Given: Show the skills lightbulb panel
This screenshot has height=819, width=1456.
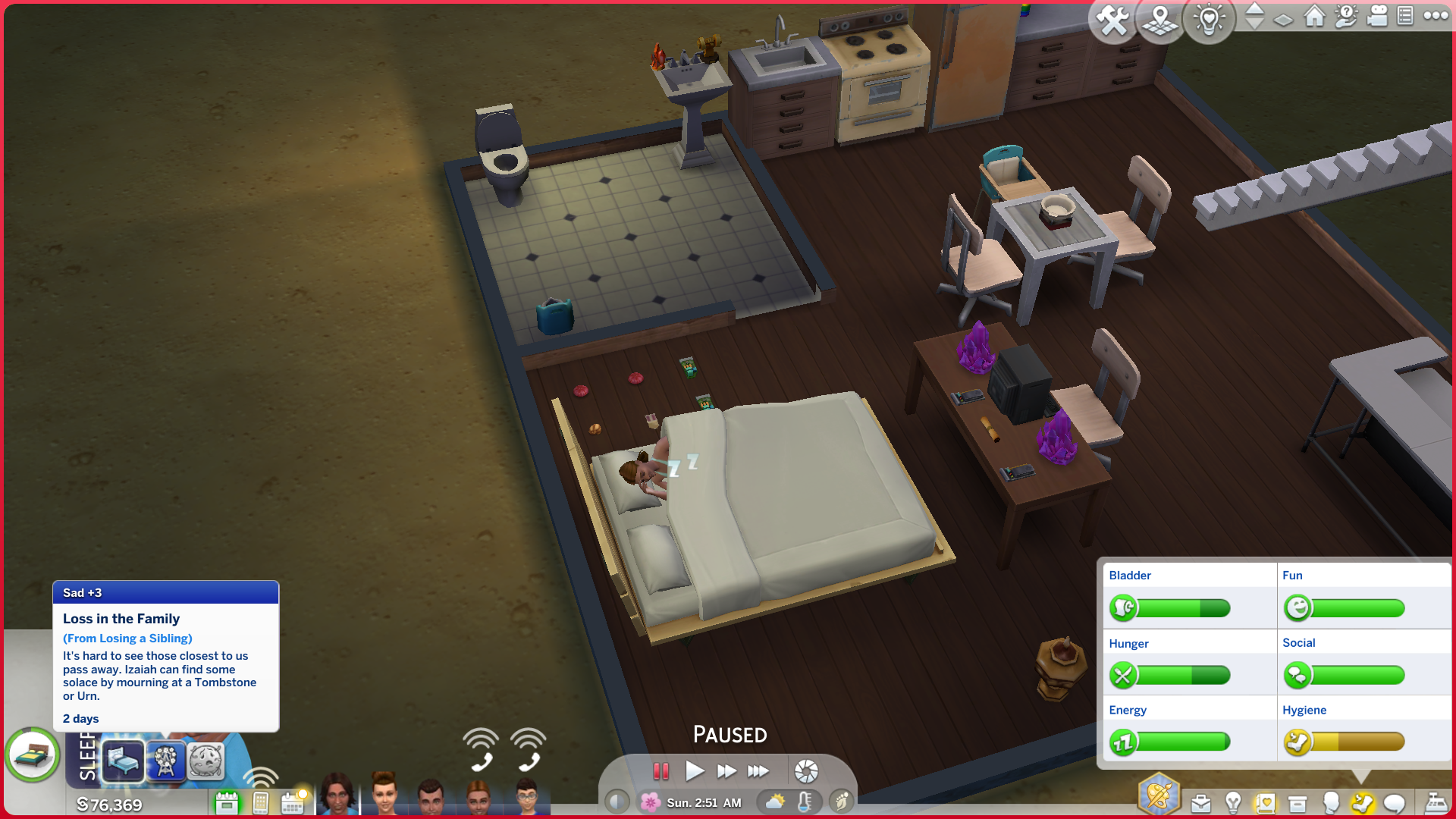Looking at the screenshot, I should click(x=1233, y=802).
